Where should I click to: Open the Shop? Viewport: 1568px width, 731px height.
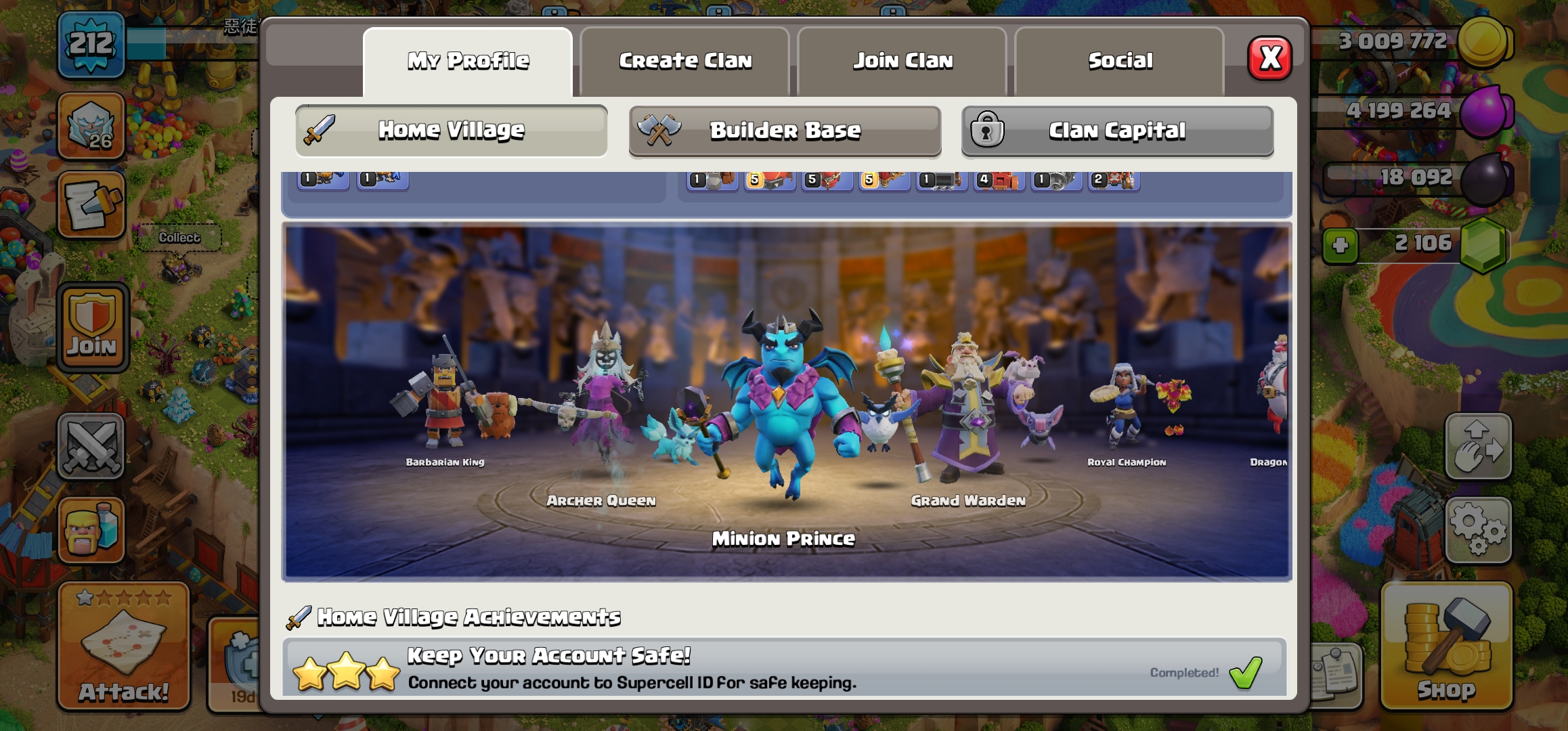coord(1446,646)
